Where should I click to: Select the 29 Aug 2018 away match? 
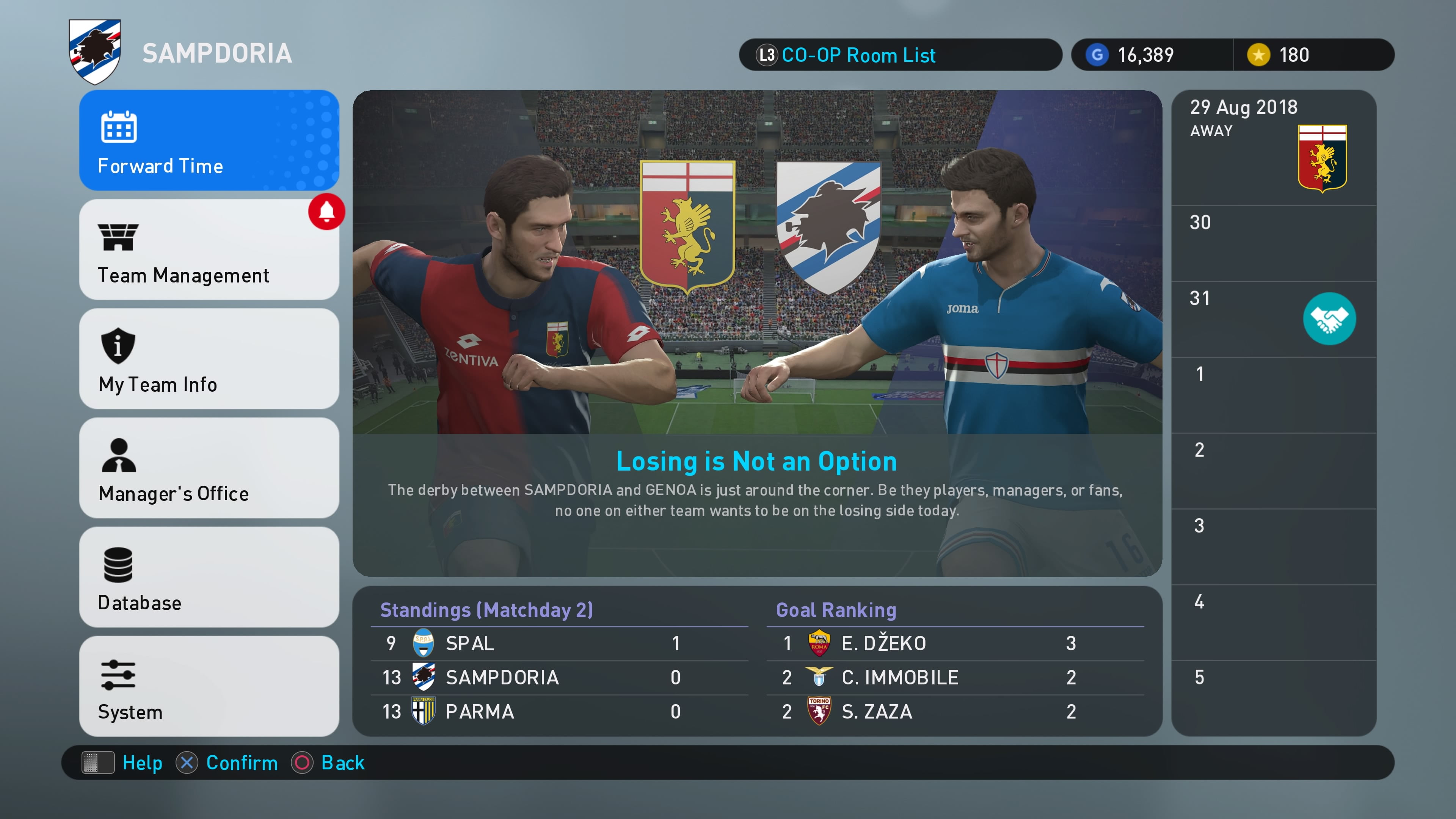click(1274, 147)
